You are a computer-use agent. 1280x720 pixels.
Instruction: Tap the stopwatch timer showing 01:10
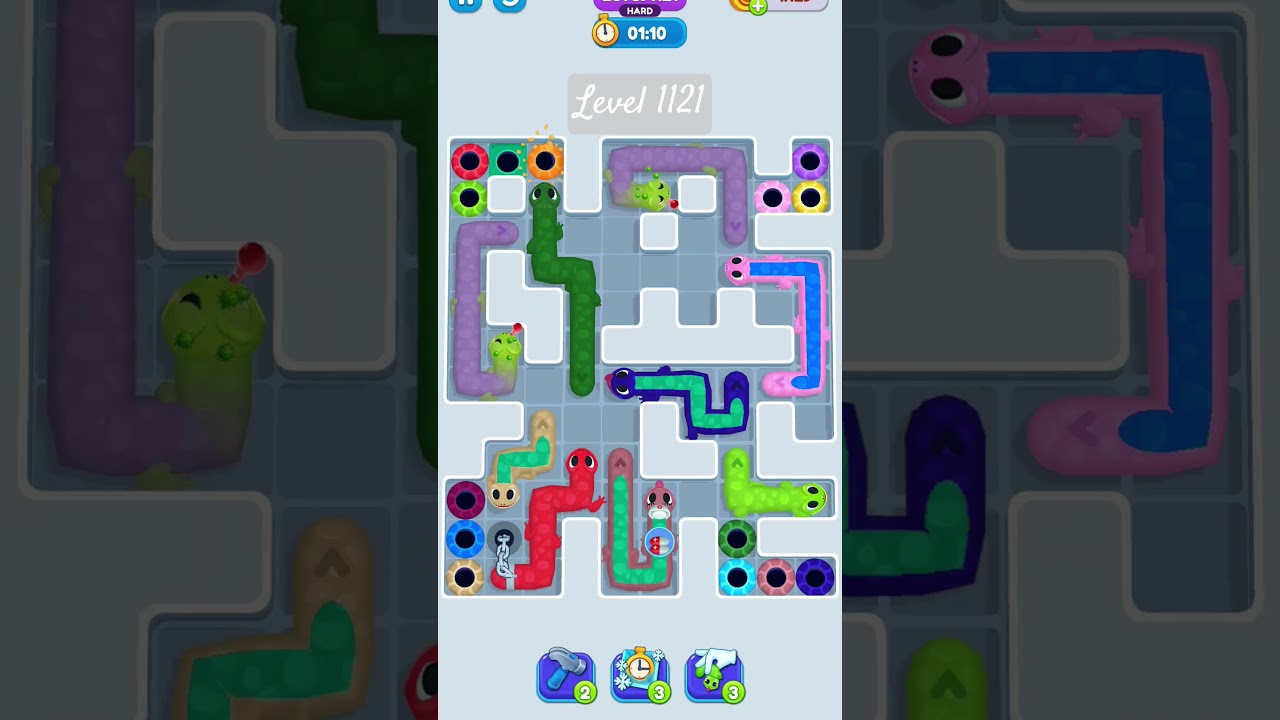(638, 32)
